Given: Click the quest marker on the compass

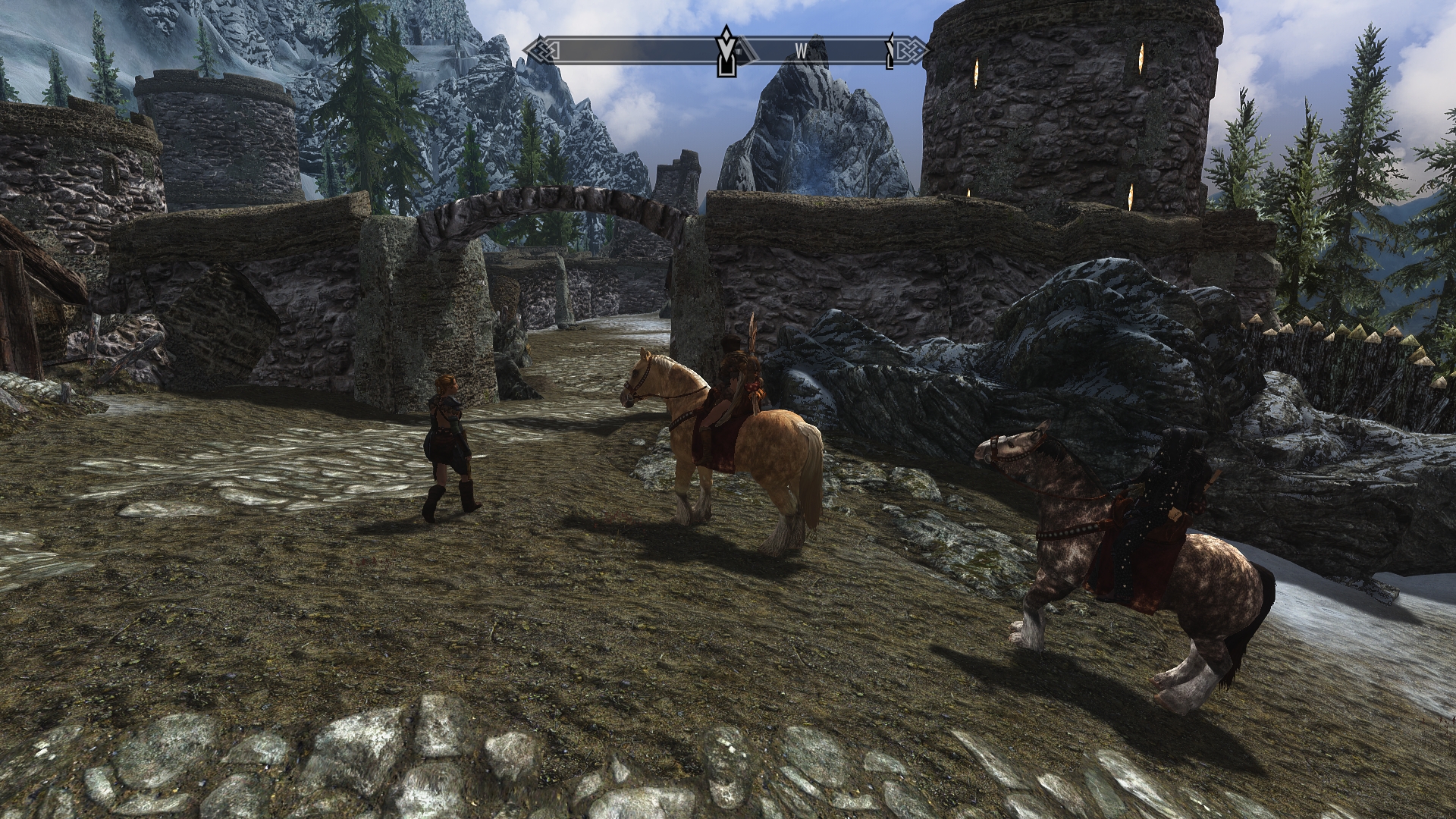Looking at the screenshot, I should (x=727, y=51).
